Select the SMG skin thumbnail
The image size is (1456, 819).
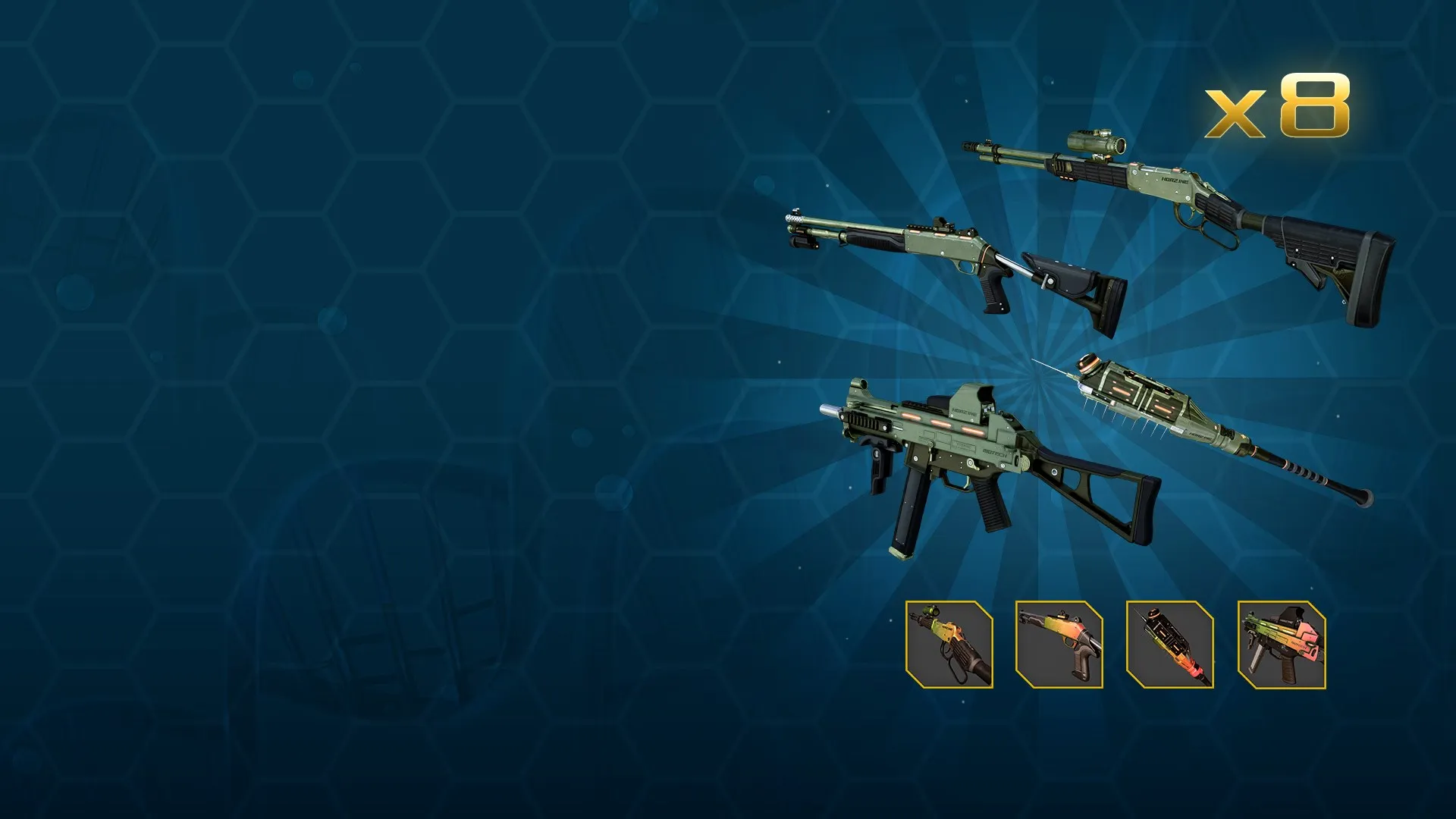pyautogui.click(x=1282, y=645)
